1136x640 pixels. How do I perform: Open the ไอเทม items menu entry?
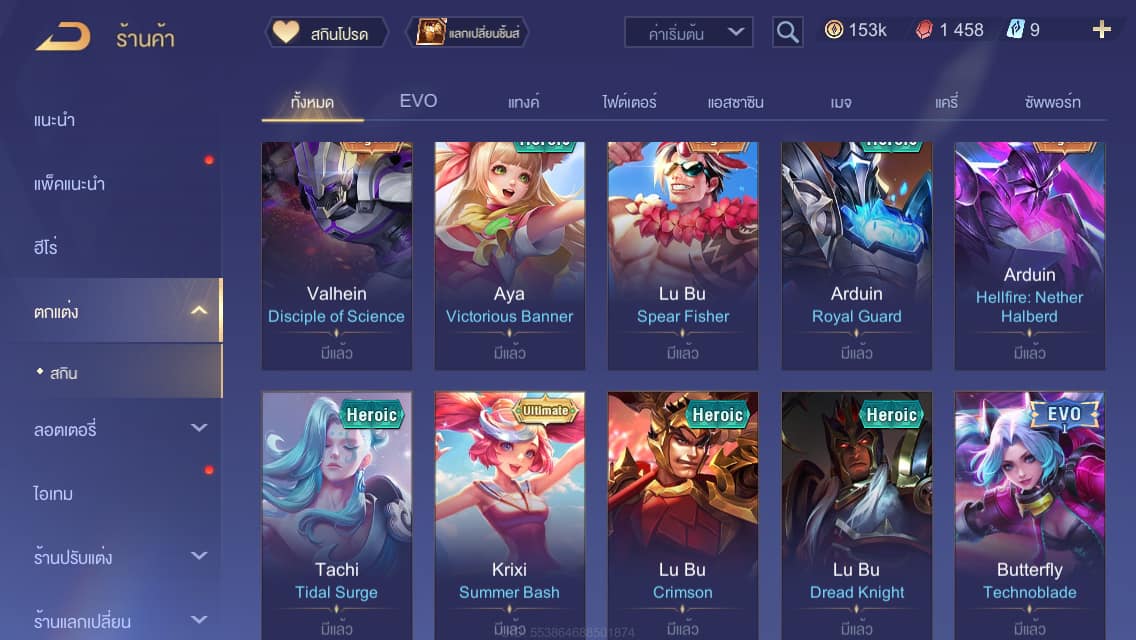pos(53,494)
